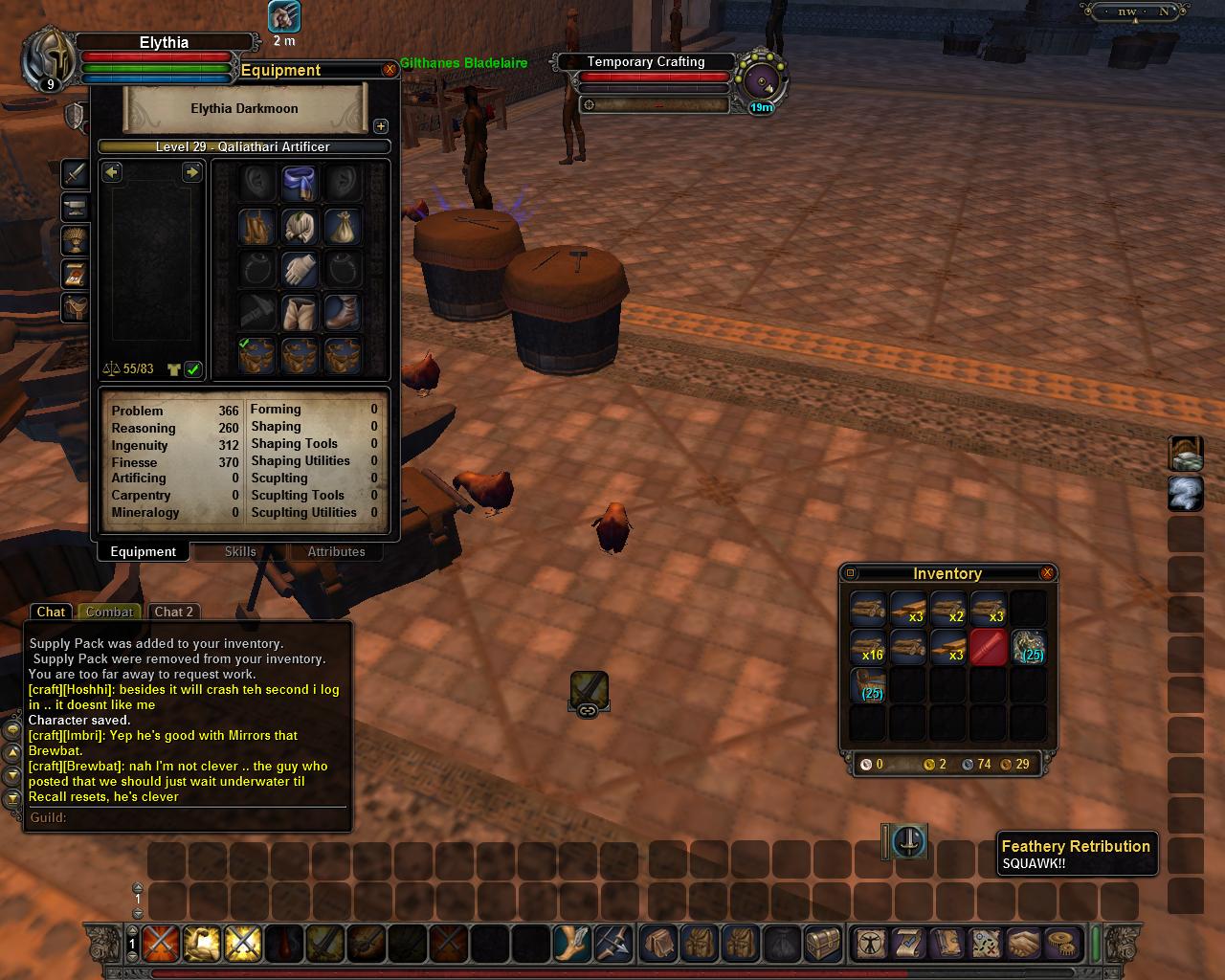Open the treasure chest icon on the bottom bar

(822, 943)
